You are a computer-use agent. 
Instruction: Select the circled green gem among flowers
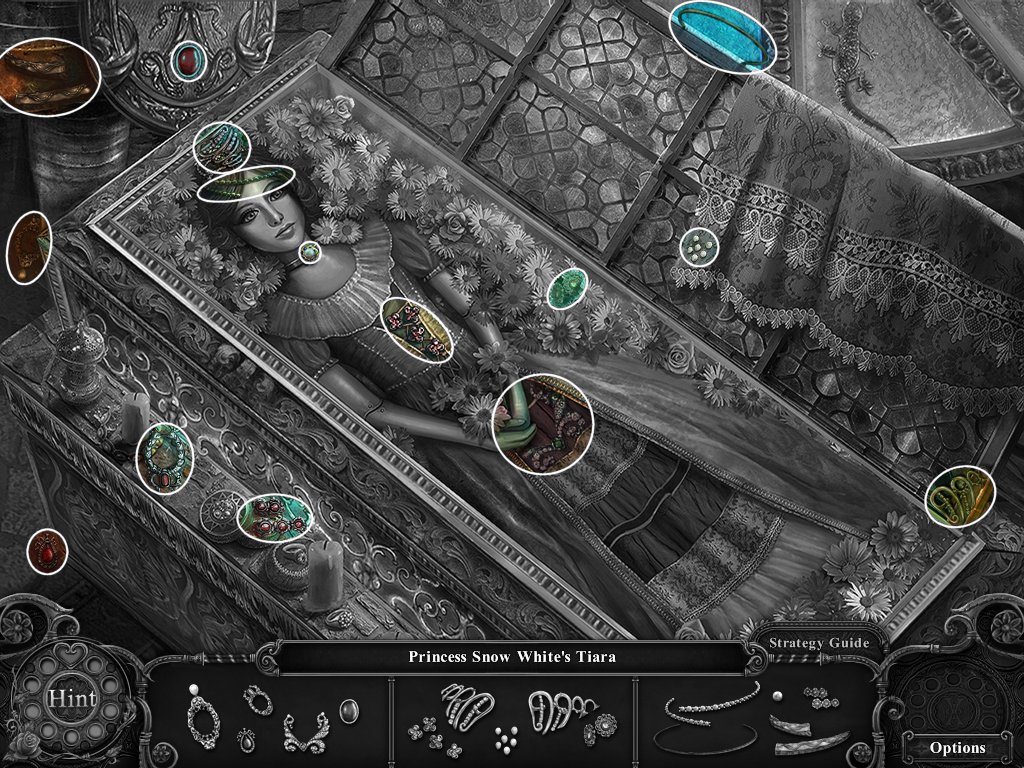pyautogui.click(x=565, y=287)
